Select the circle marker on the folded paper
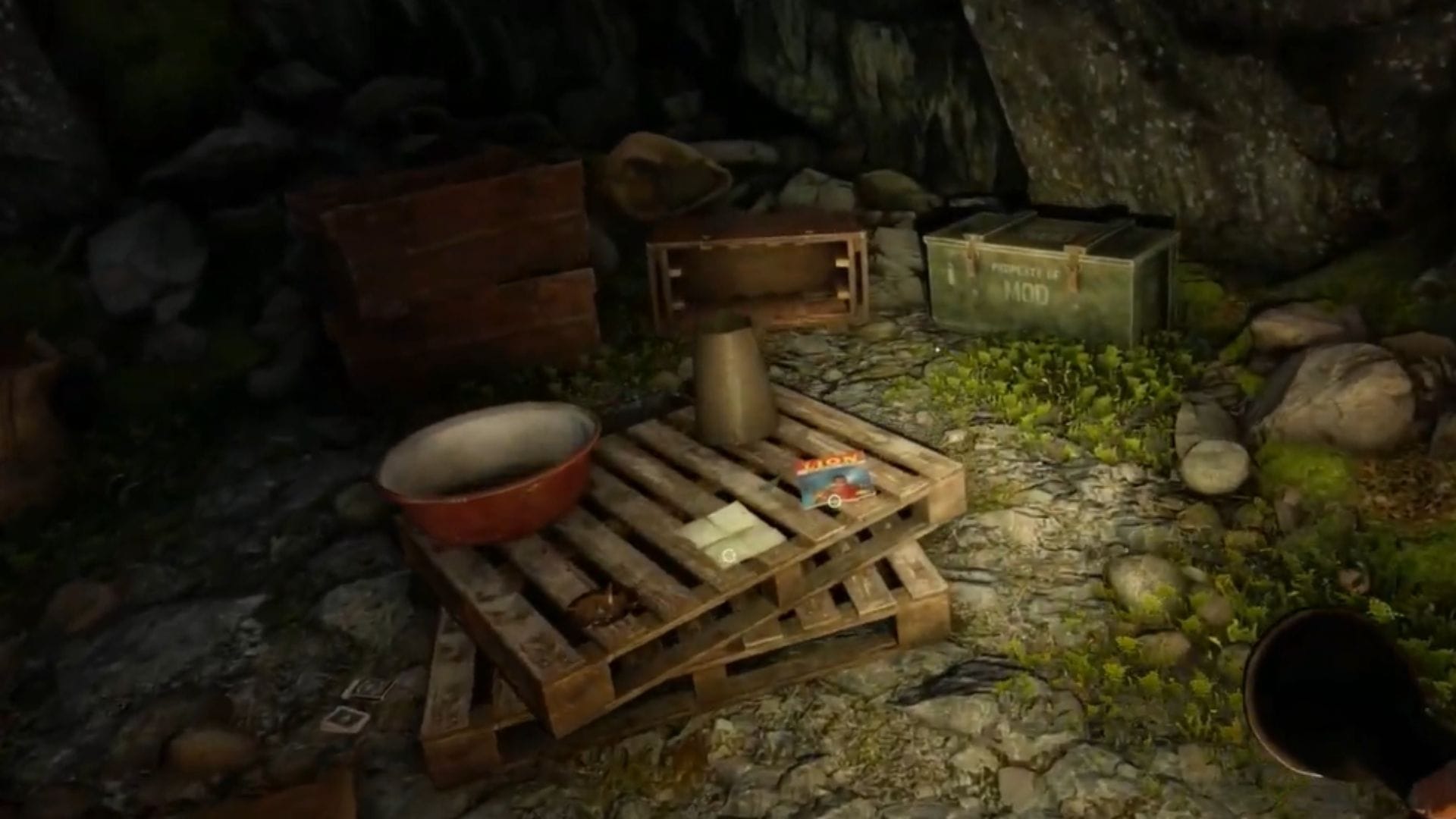The height and width of the screenshot is (819, 1456). coord(729,557)
